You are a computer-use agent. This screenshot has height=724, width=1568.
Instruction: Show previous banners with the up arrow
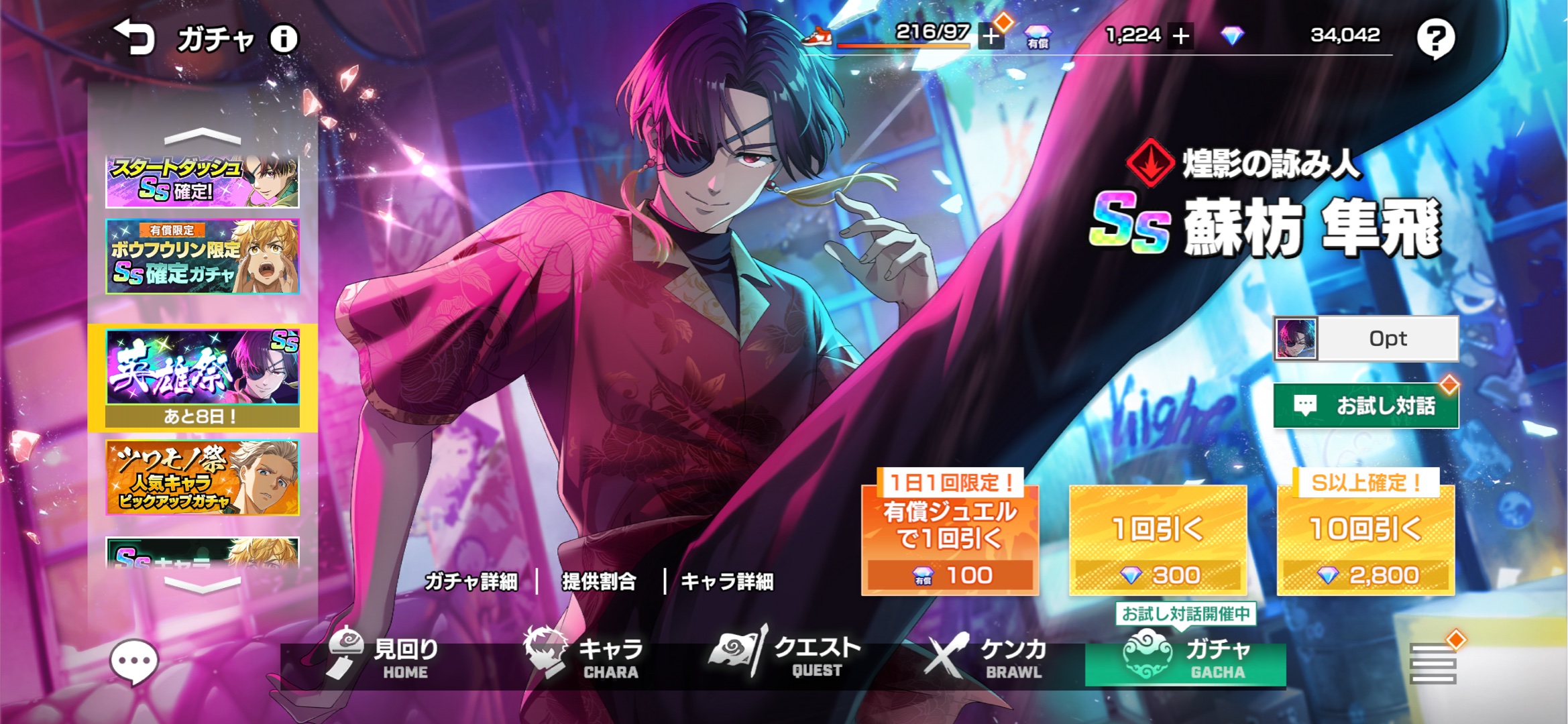[x=202, y=137]
